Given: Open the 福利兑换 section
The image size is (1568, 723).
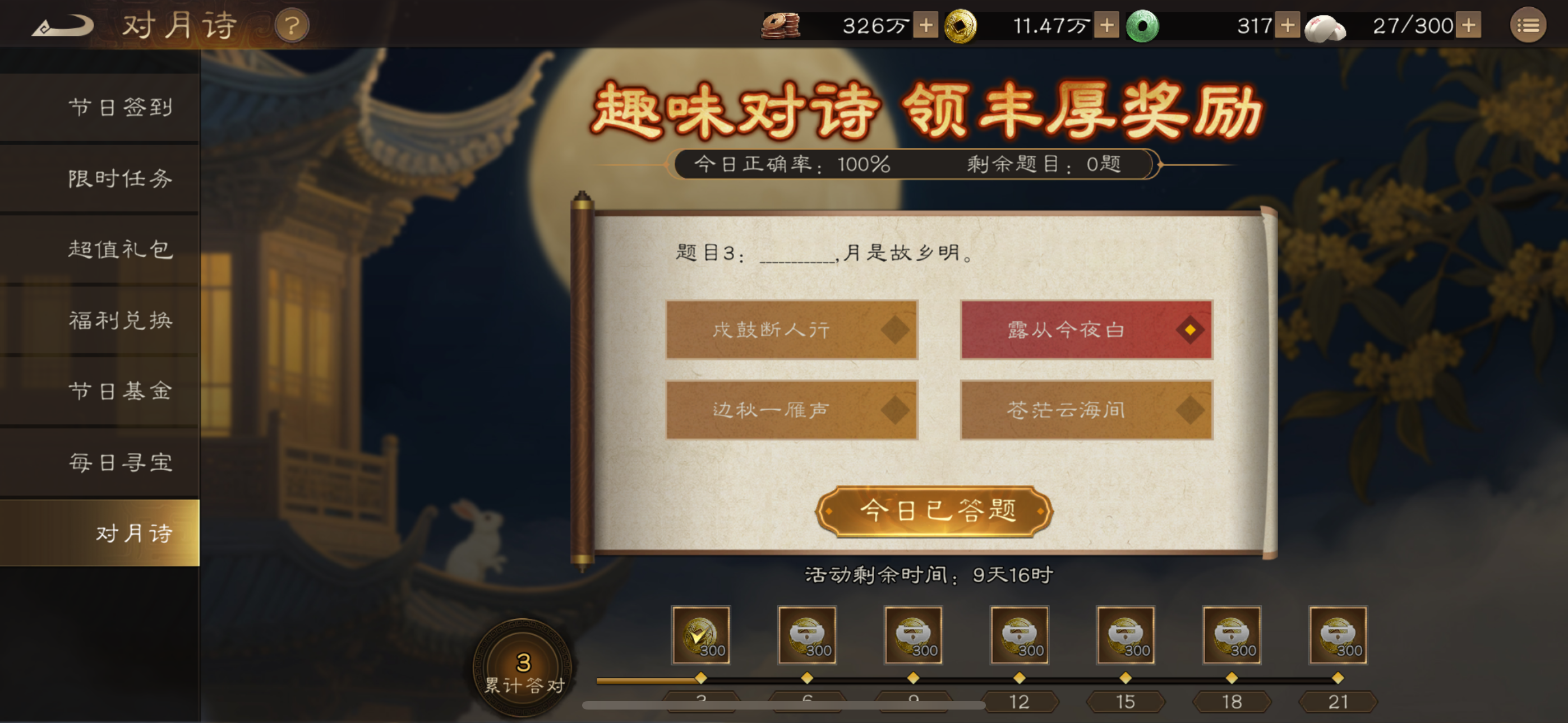Looking at the screenshot, I should click(x=119, y=320).
